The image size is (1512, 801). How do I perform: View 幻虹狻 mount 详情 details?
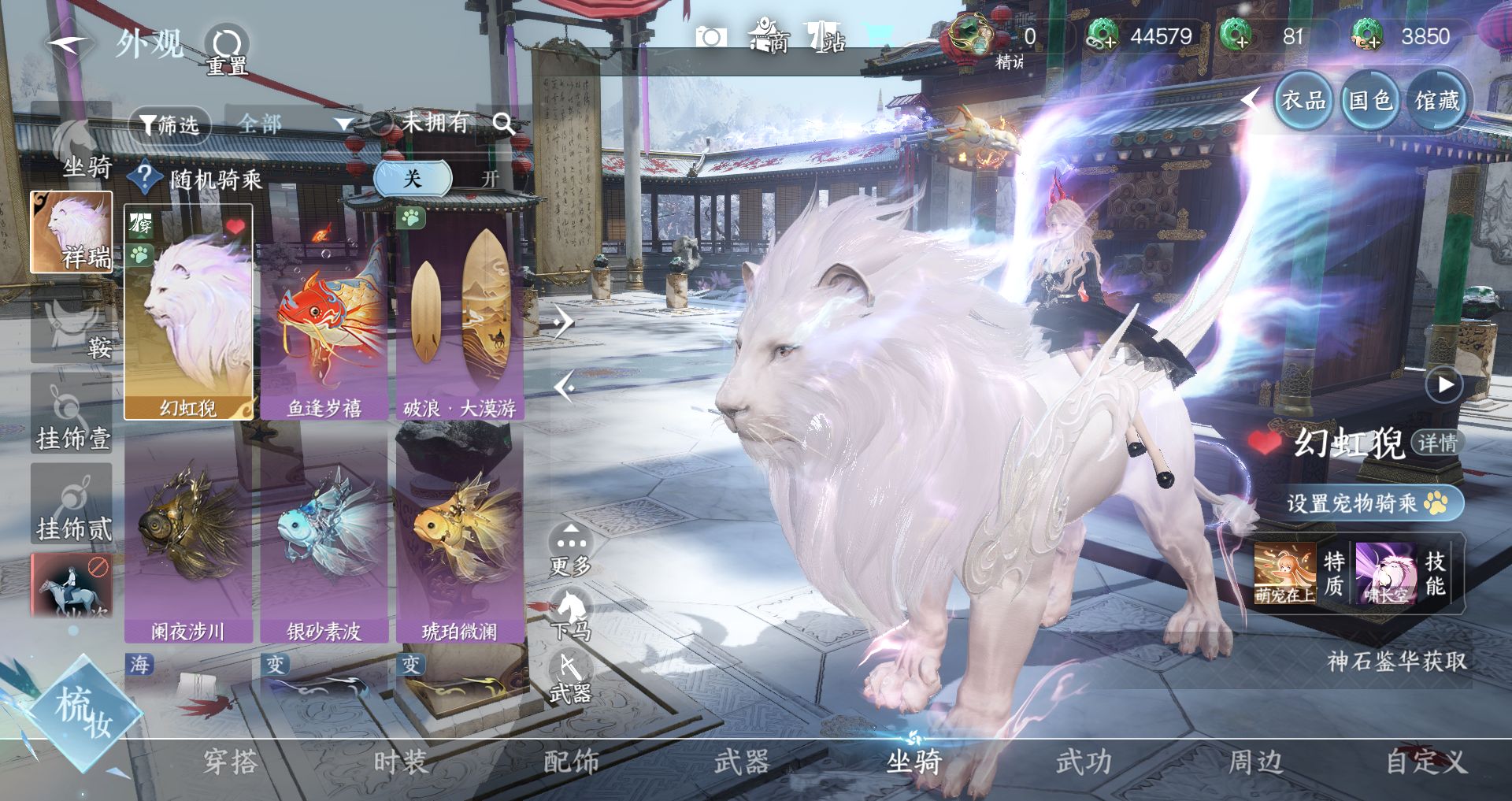click(1437, 443)
